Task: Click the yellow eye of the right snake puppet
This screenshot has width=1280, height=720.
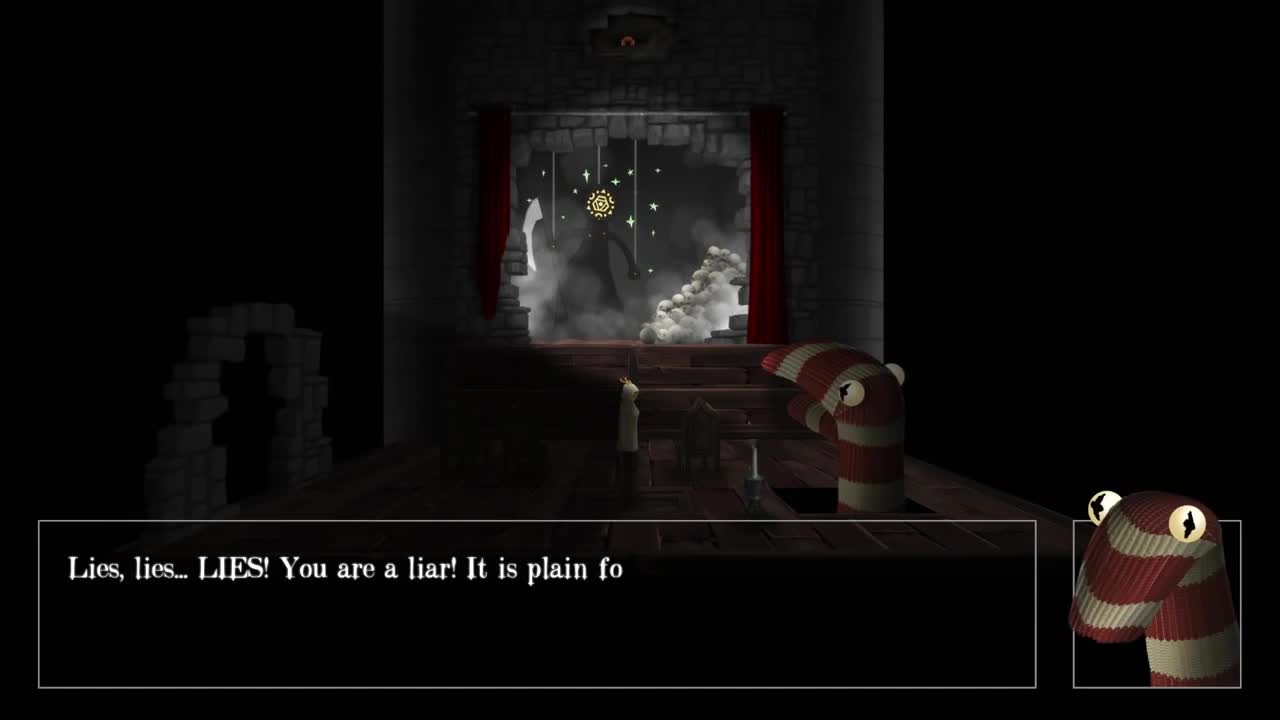Action: (x=852, y=394)
